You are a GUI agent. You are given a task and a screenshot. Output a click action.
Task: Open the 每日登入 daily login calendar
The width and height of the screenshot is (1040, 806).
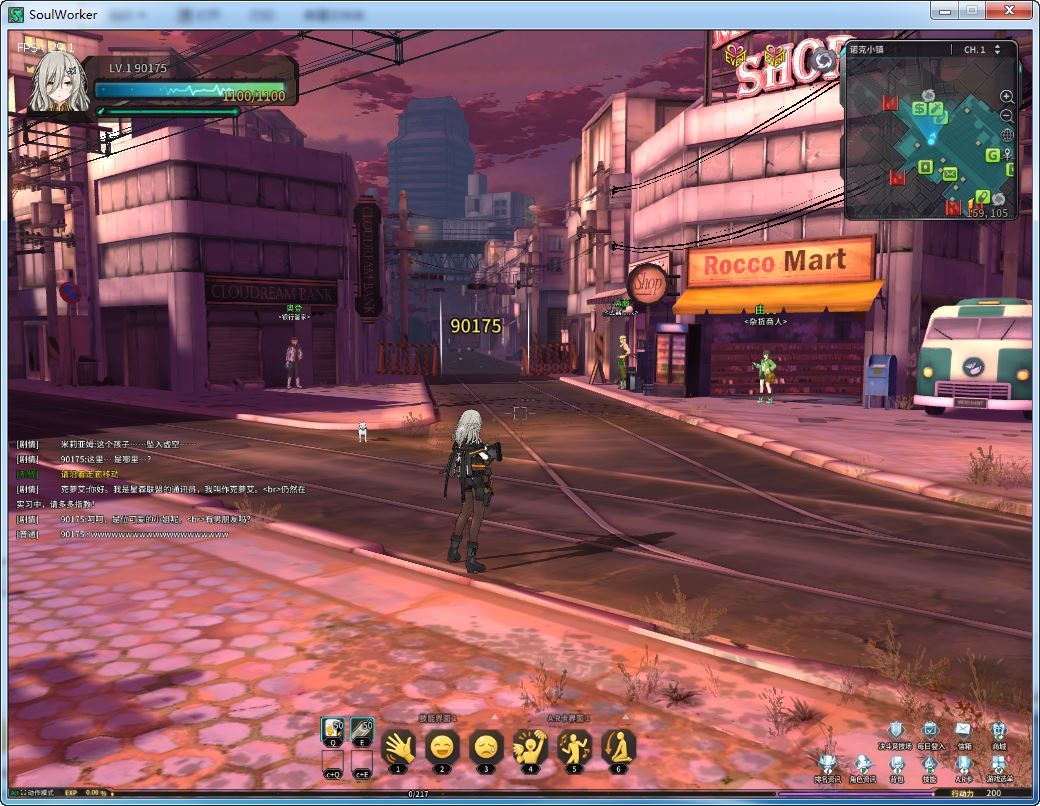click(930, 732)
